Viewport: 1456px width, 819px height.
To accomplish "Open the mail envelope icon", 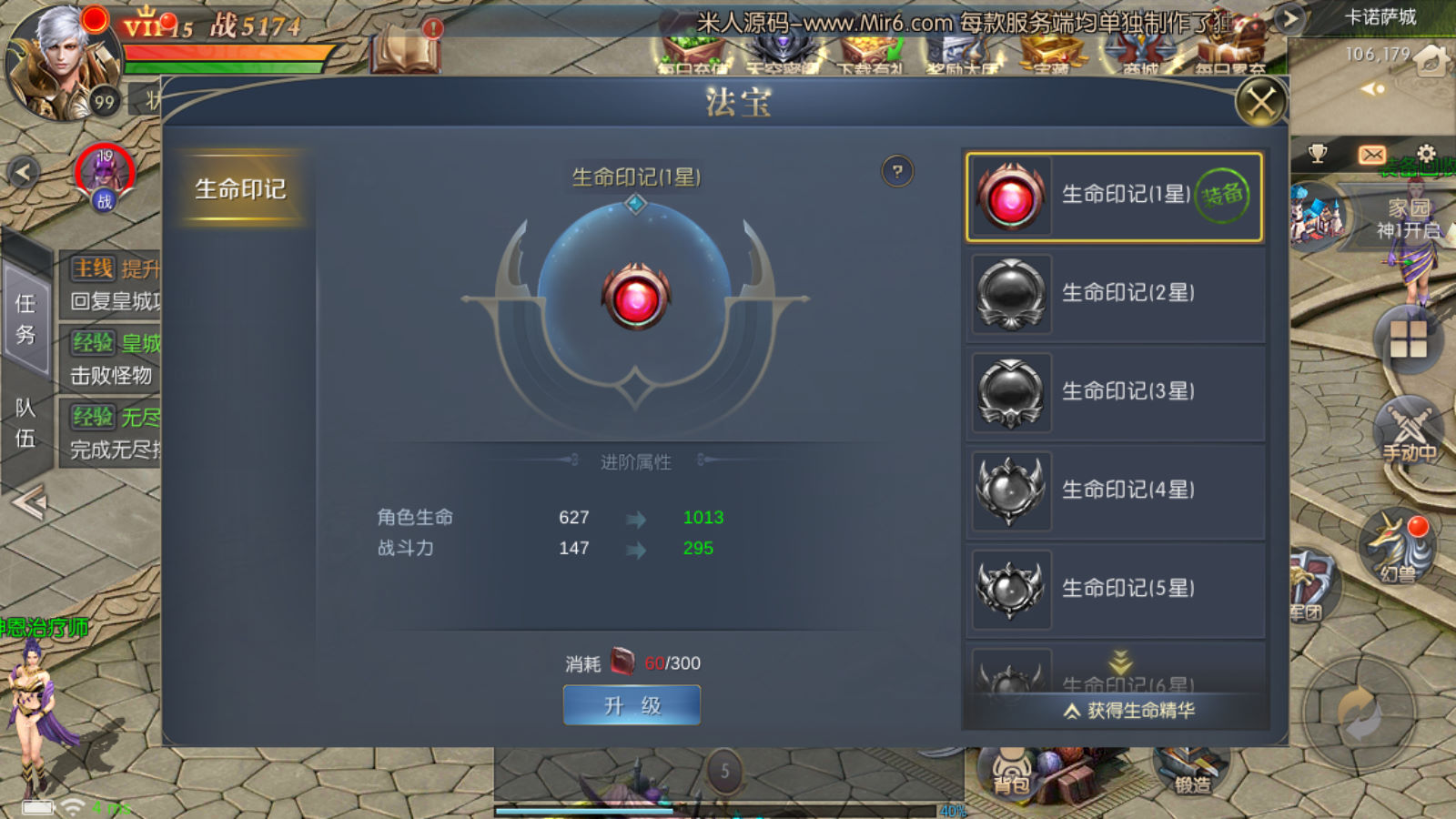I will (1371, 155).
